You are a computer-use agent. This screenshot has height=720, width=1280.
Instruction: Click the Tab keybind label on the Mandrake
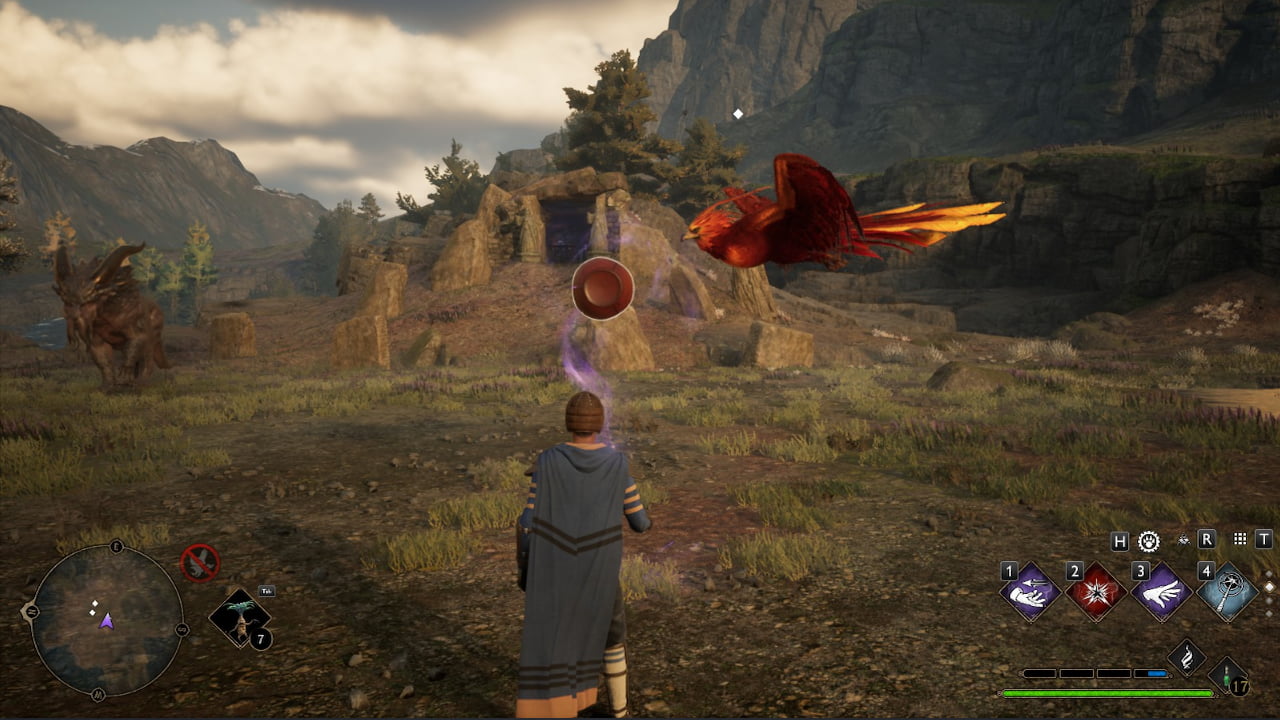(x=267, y=591)
